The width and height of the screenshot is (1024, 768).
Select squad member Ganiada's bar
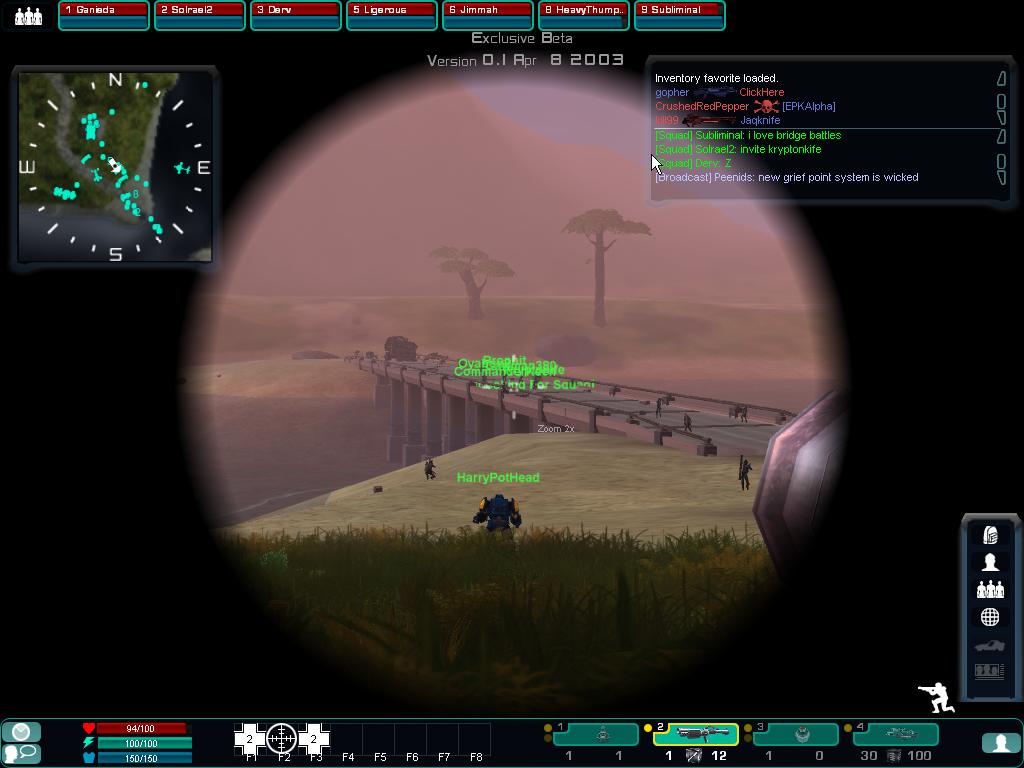[103, 15]
